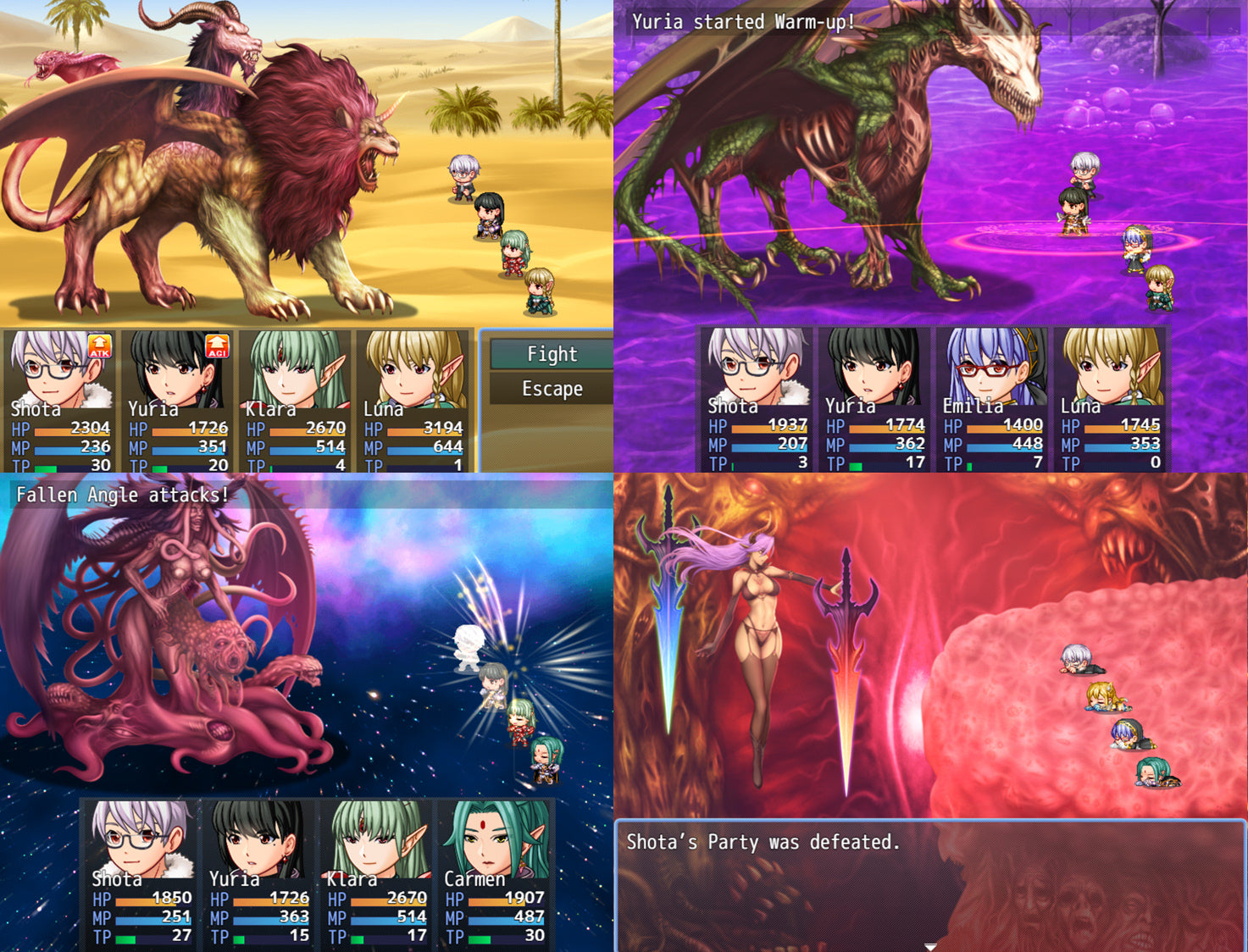Select Carmen's party status panel

495,874
